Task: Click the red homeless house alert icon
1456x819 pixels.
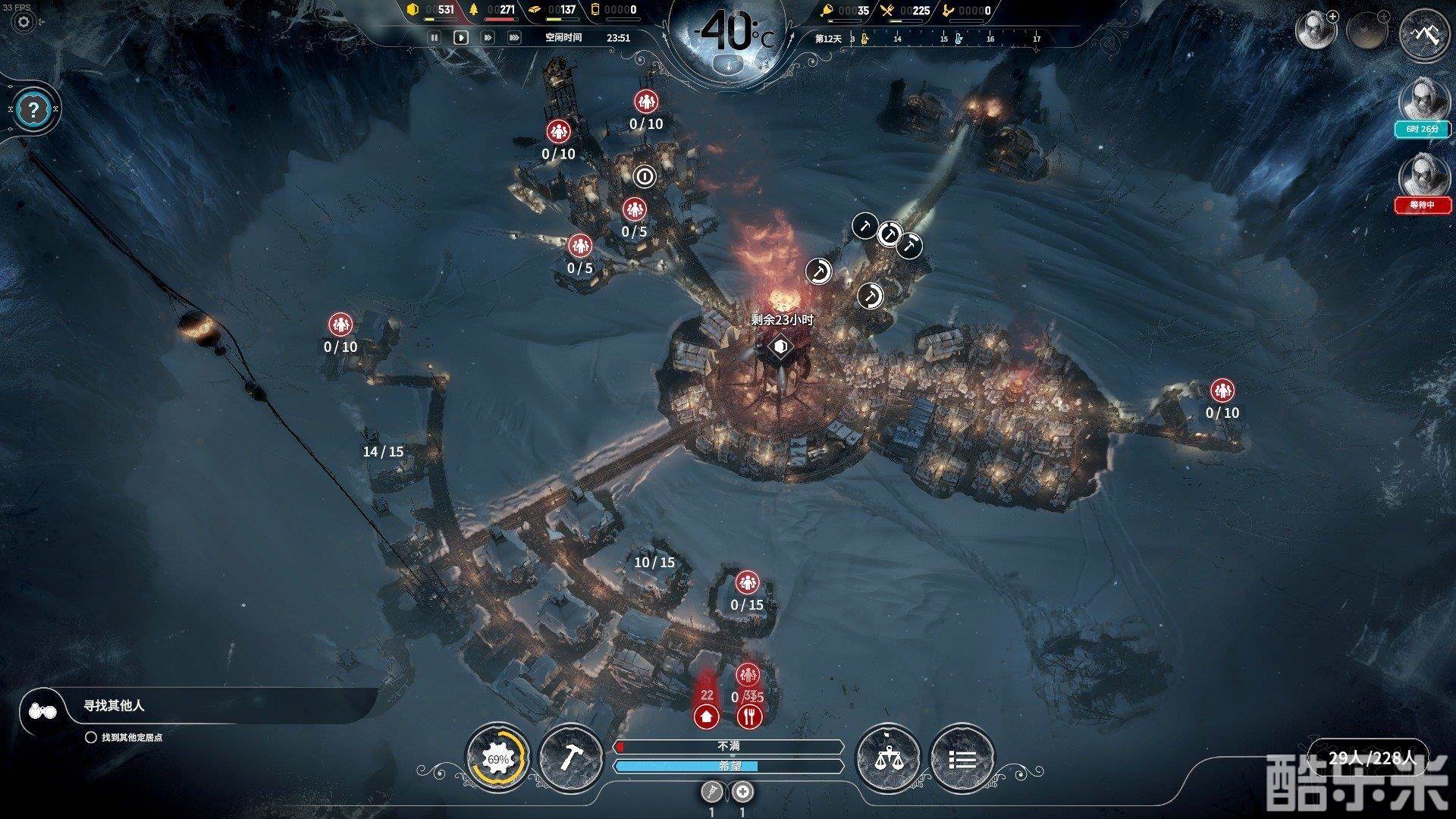Action: coord(707,715)
